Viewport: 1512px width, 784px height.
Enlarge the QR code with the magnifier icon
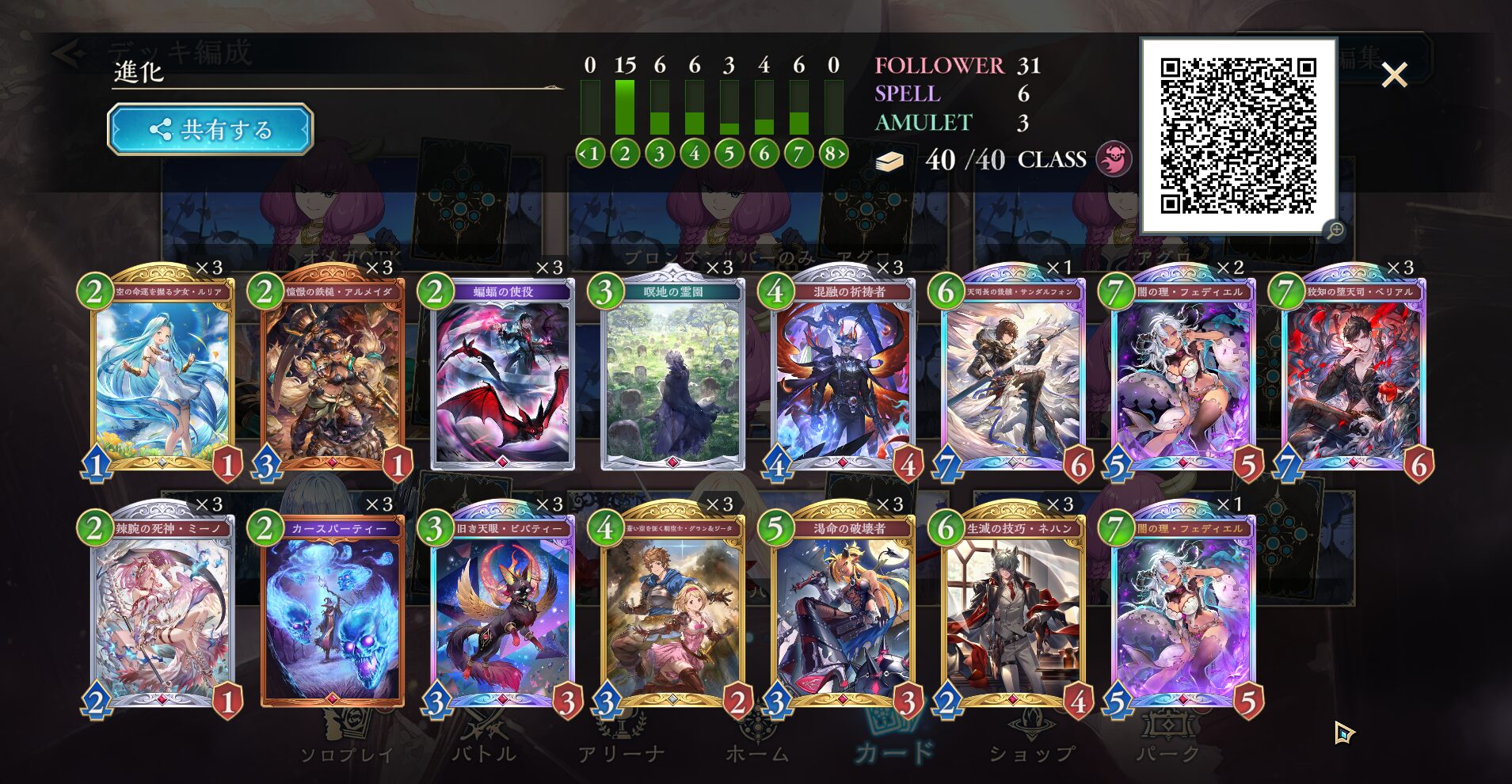(1335, 230)
